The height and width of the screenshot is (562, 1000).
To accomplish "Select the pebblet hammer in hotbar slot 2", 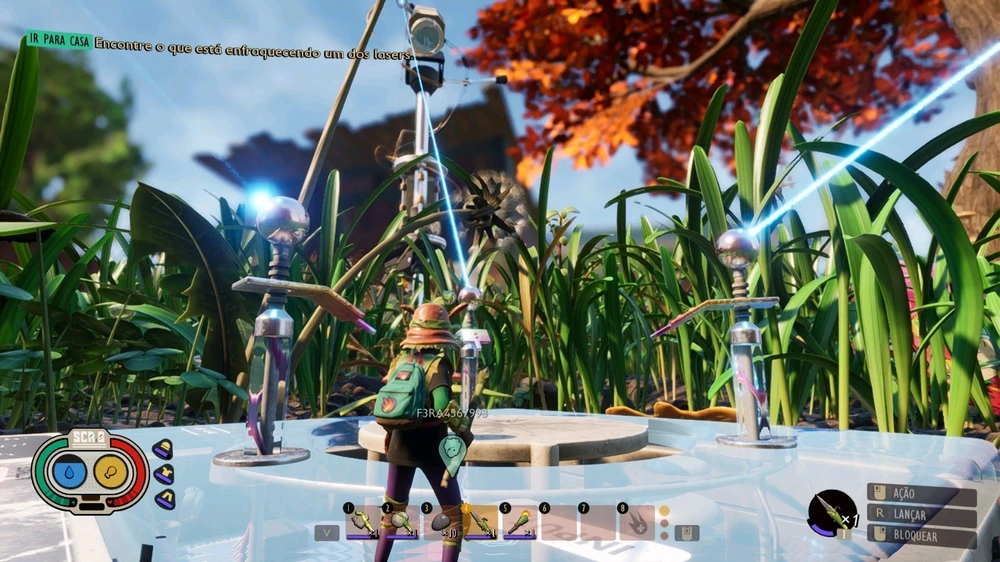I will [401, 523].
